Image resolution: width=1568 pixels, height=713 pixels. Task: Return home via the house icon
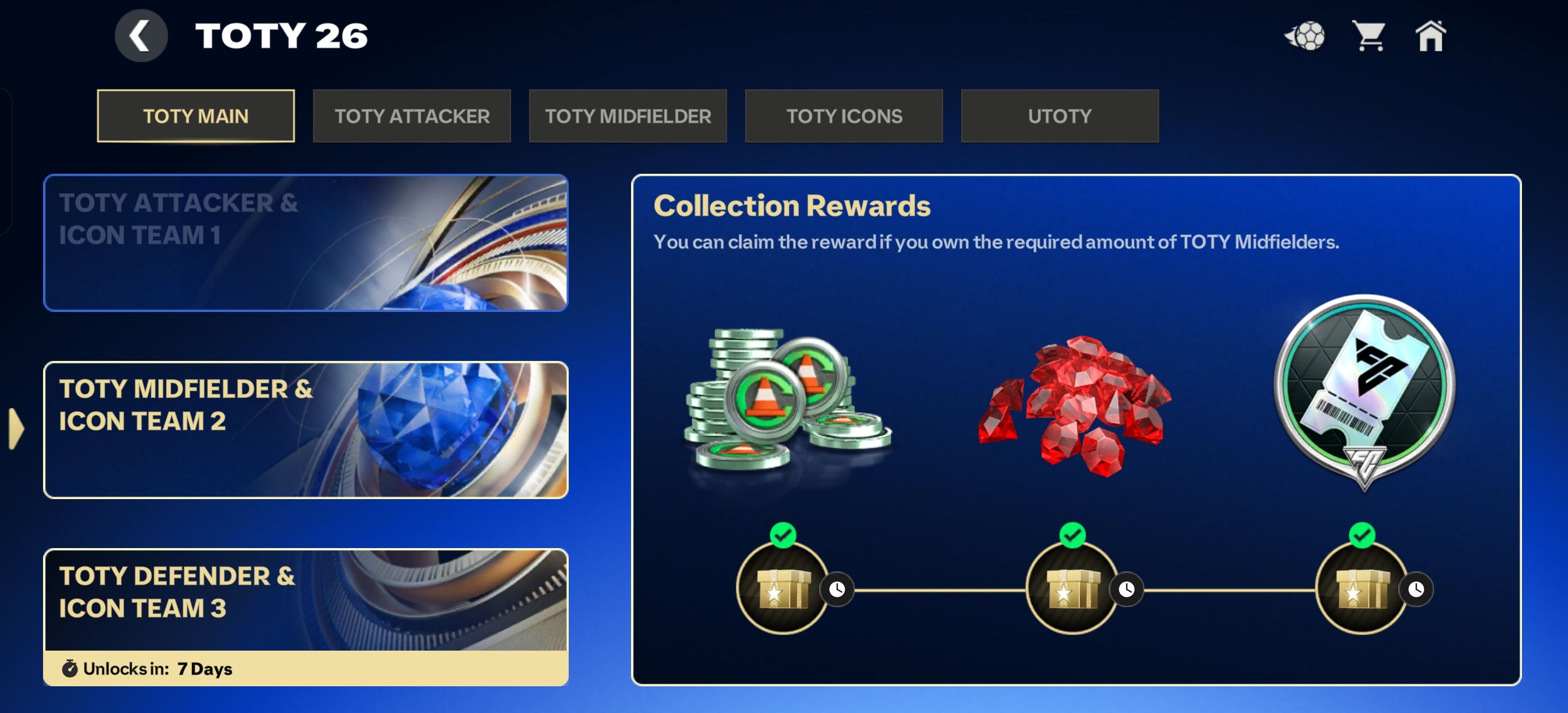[1432, 37]
